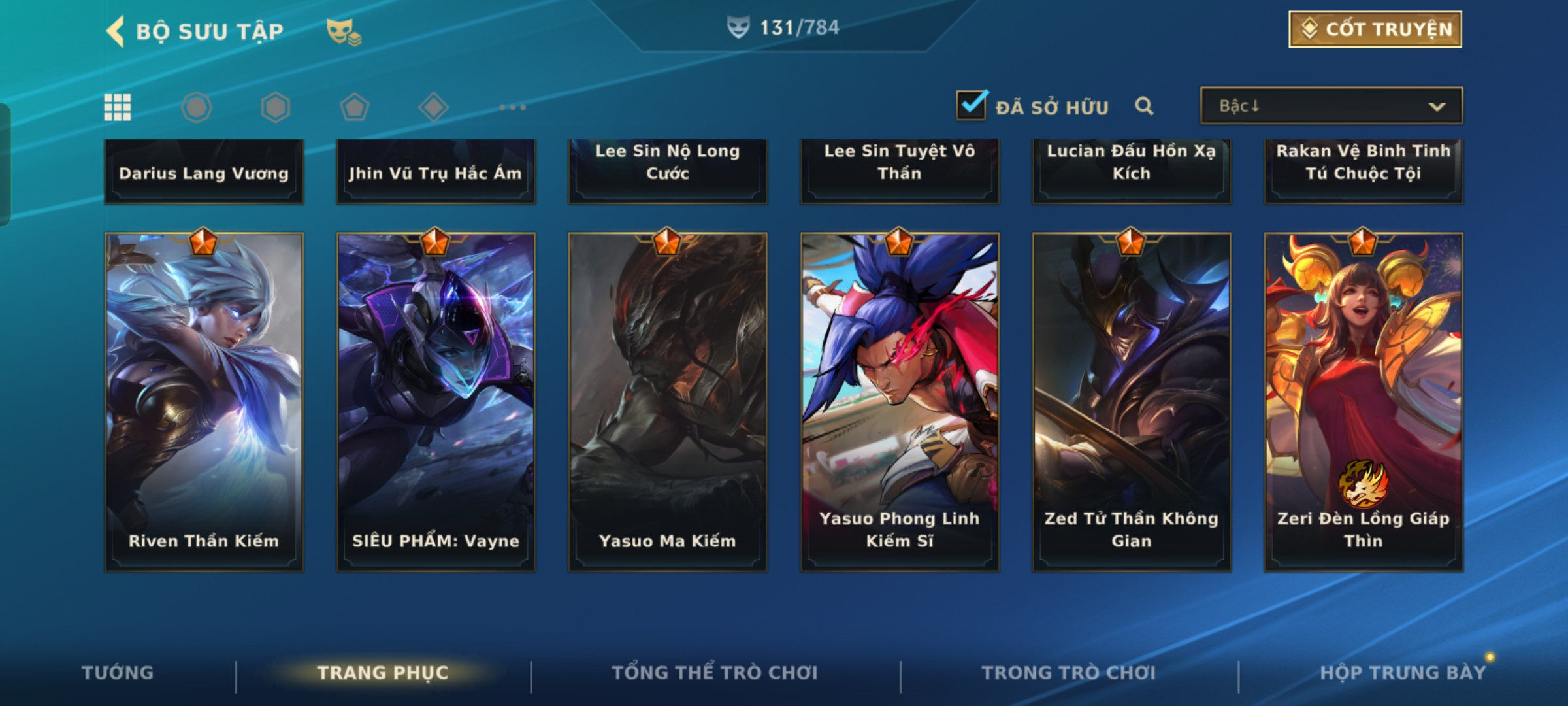Open the skin search magnifier

point(1144,106)
